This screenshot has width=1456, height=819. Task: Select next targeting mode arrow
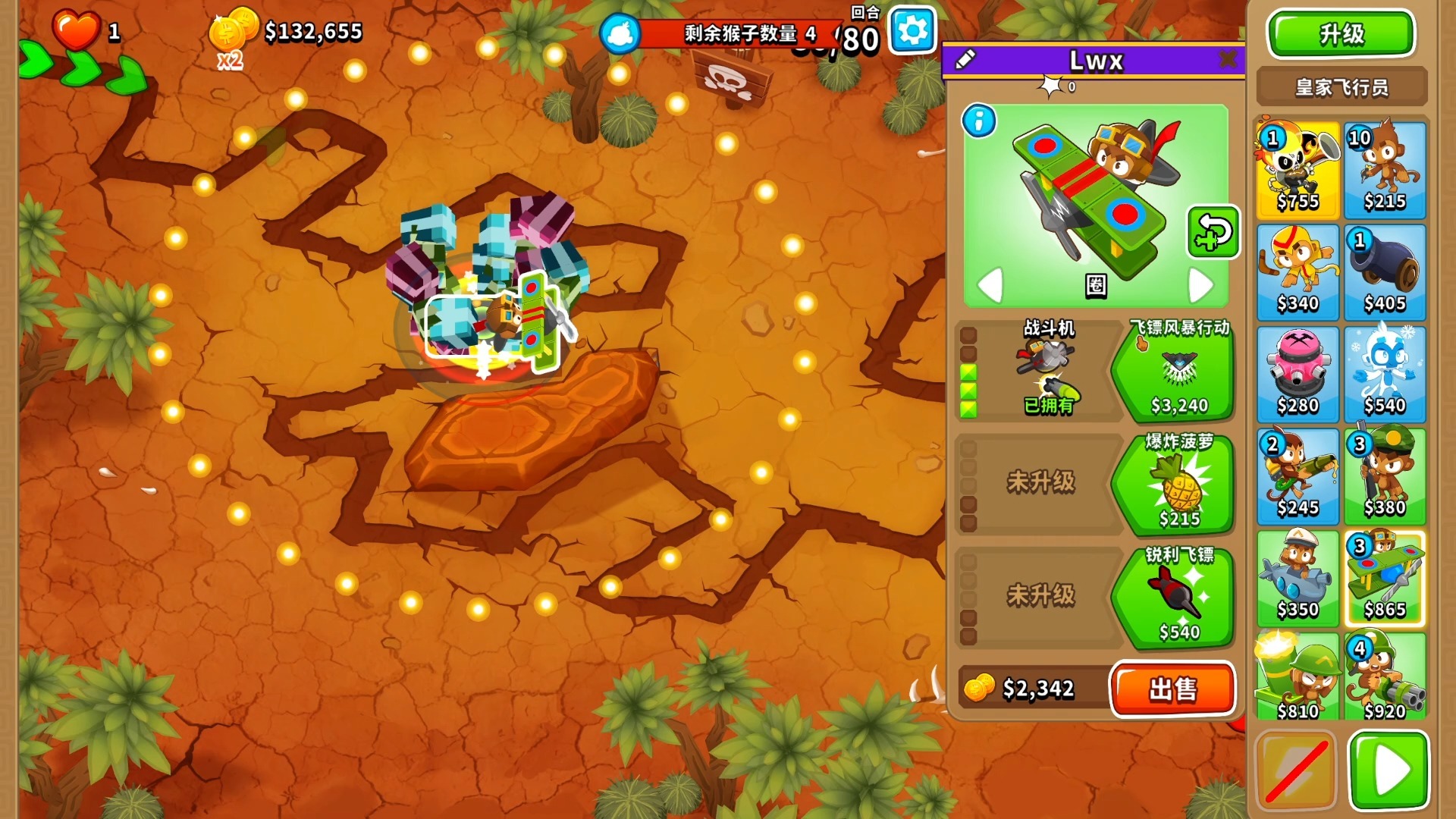(1200, 285)
